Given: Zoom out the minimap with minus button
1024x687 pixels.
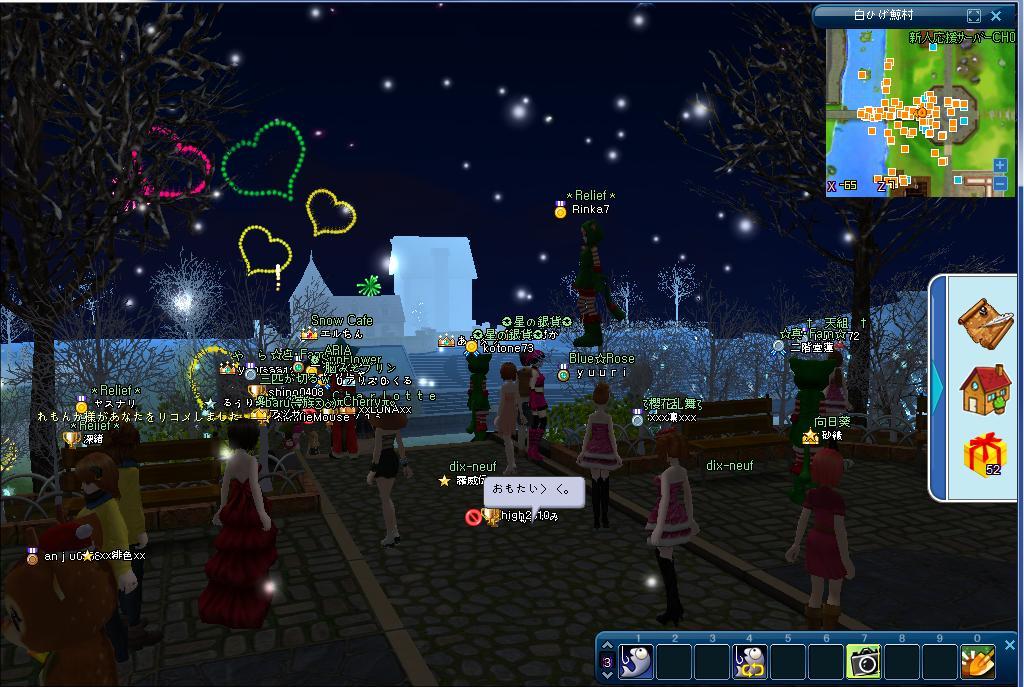Looking at the screenshot, I should 1000,182.
